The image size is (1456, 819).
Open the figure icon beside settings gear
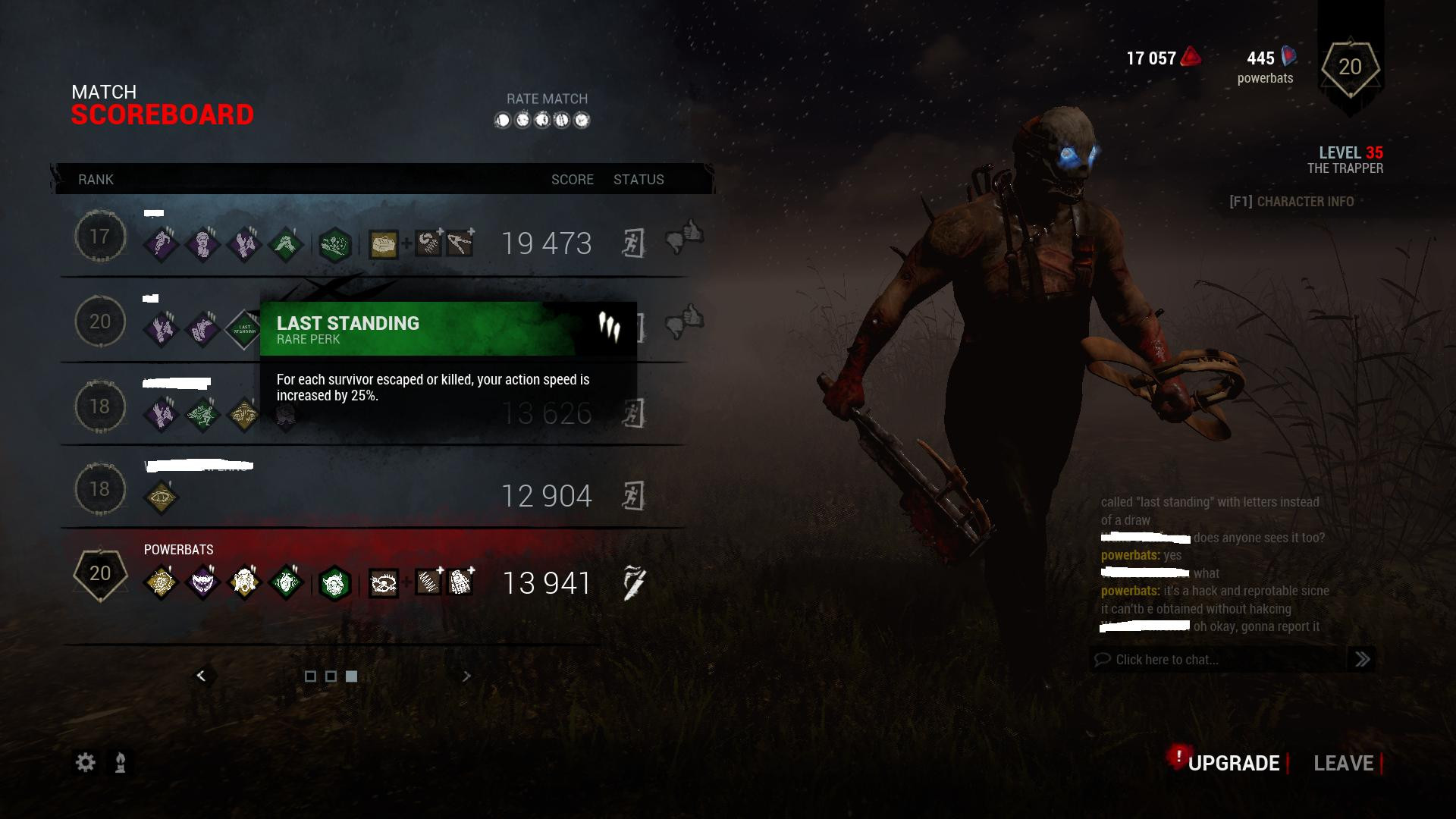(121, 762)
